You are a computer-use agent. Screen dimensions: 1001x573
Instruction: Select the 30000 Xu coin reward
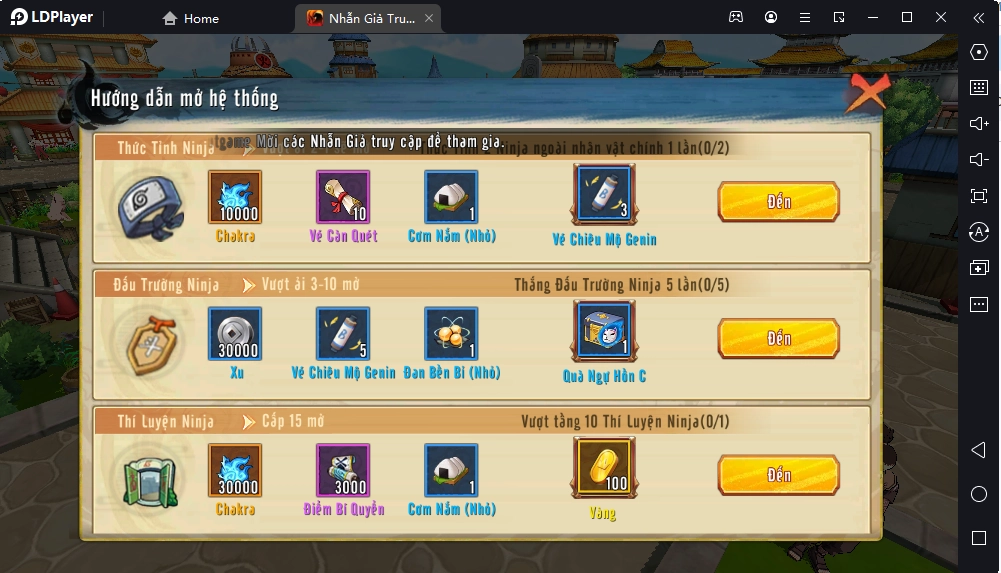235,334
